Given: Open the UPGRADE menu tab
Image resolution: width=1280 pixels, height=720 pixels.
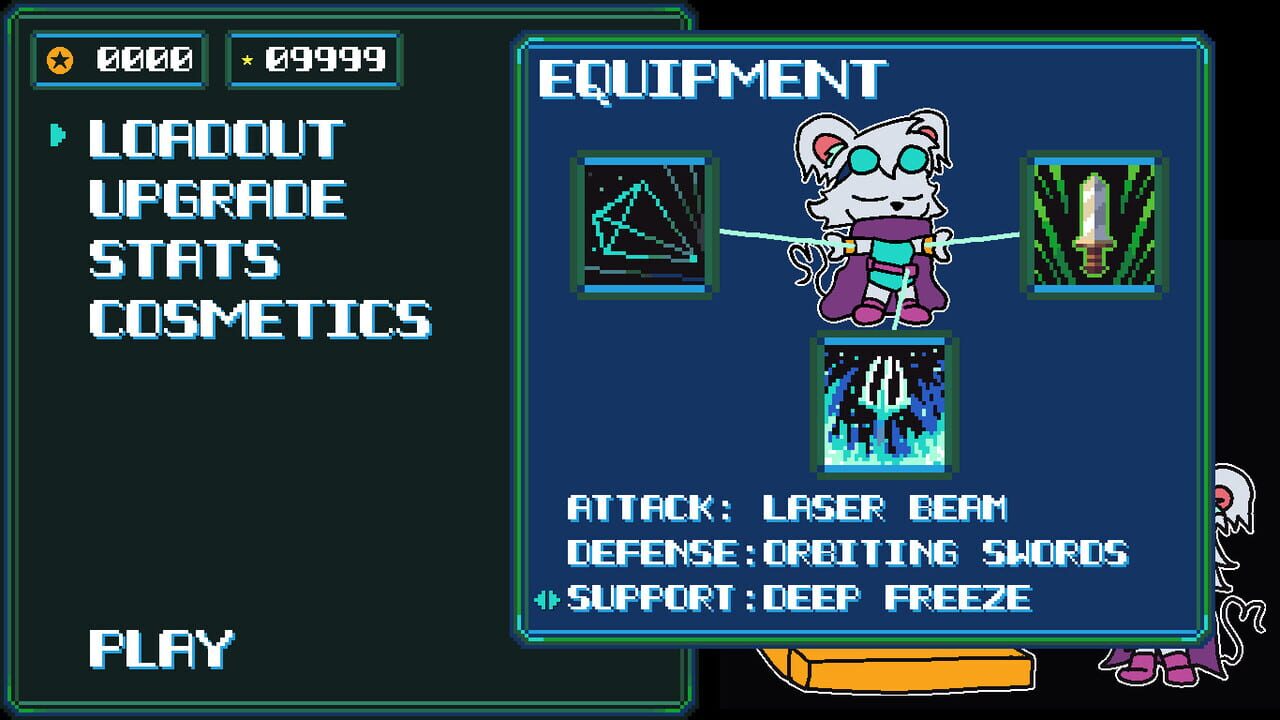Looking at the screenshot, I should coord(213,197).
